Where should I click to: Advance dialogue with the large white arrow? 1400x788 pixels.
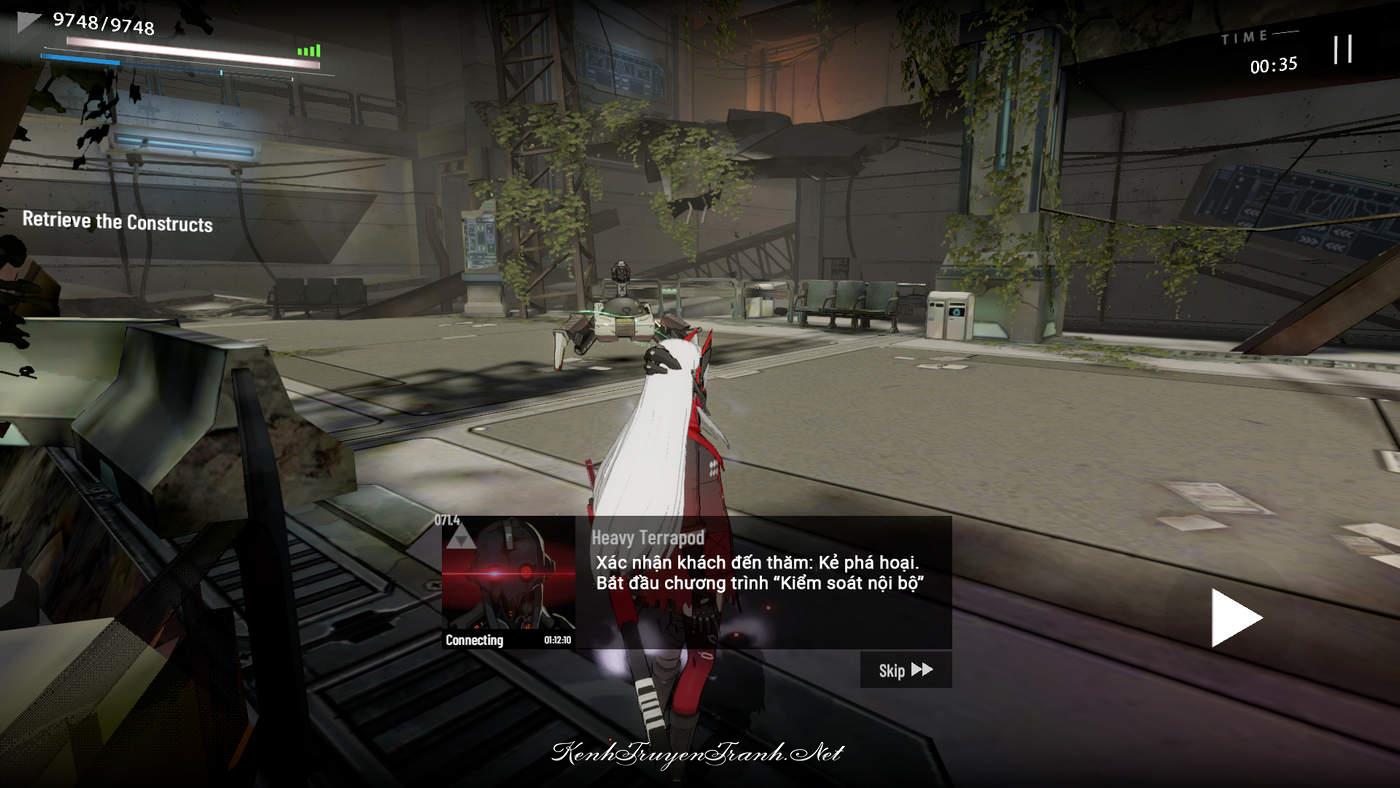pyautogui.click(x=1235, y=618)
